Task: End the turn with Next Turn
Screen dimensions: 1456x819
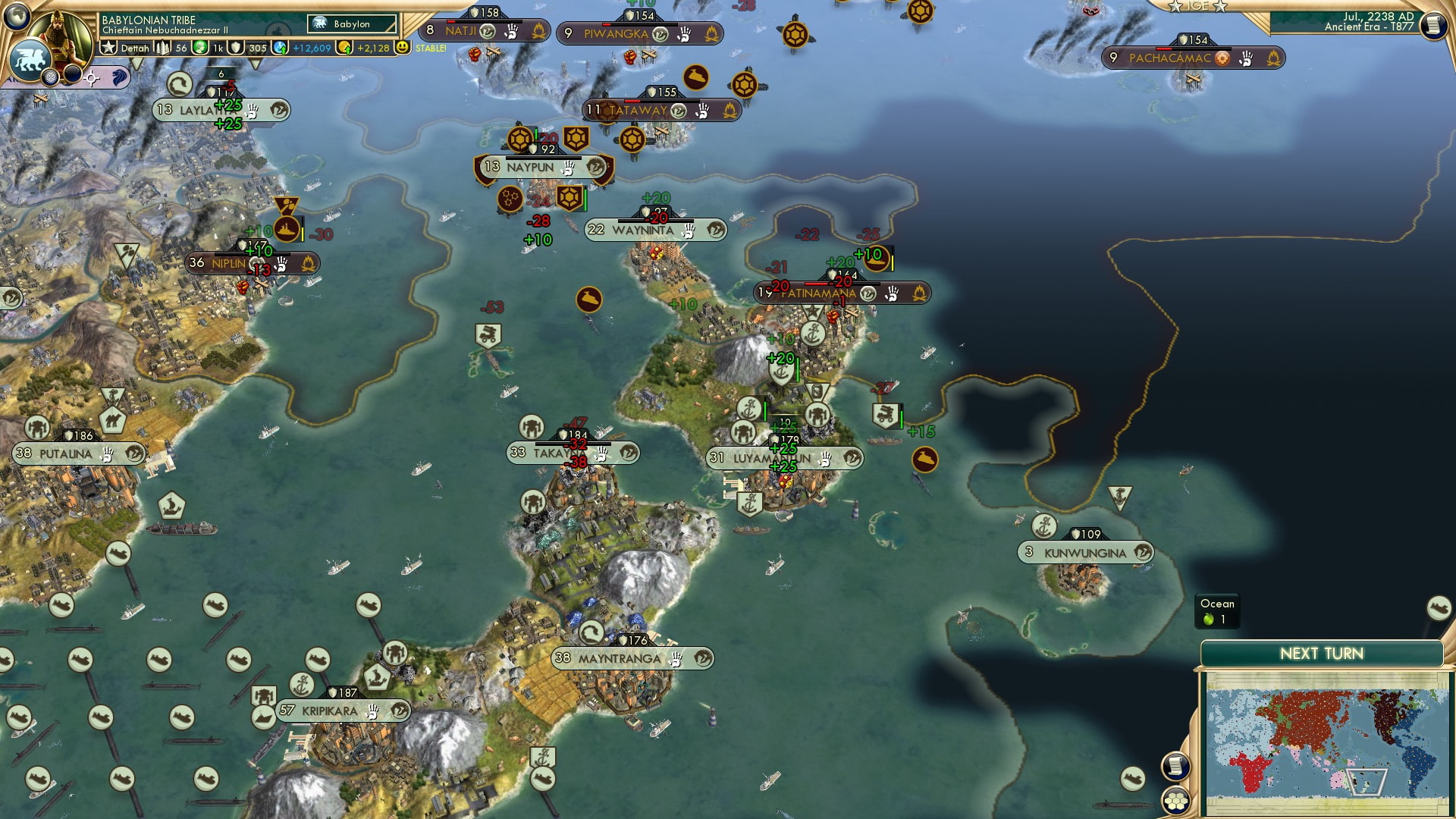Action: tap(1321, 654)
